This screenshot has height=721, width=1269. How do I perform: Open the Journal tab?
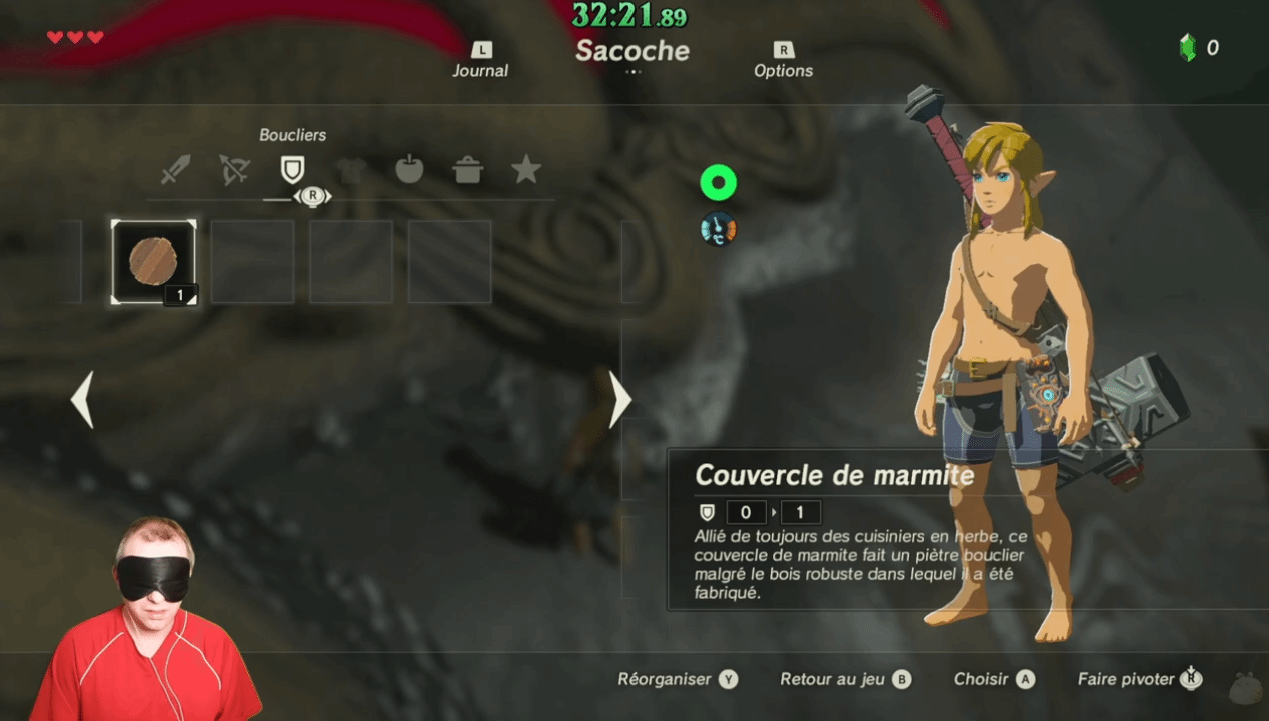click(480, 61)
